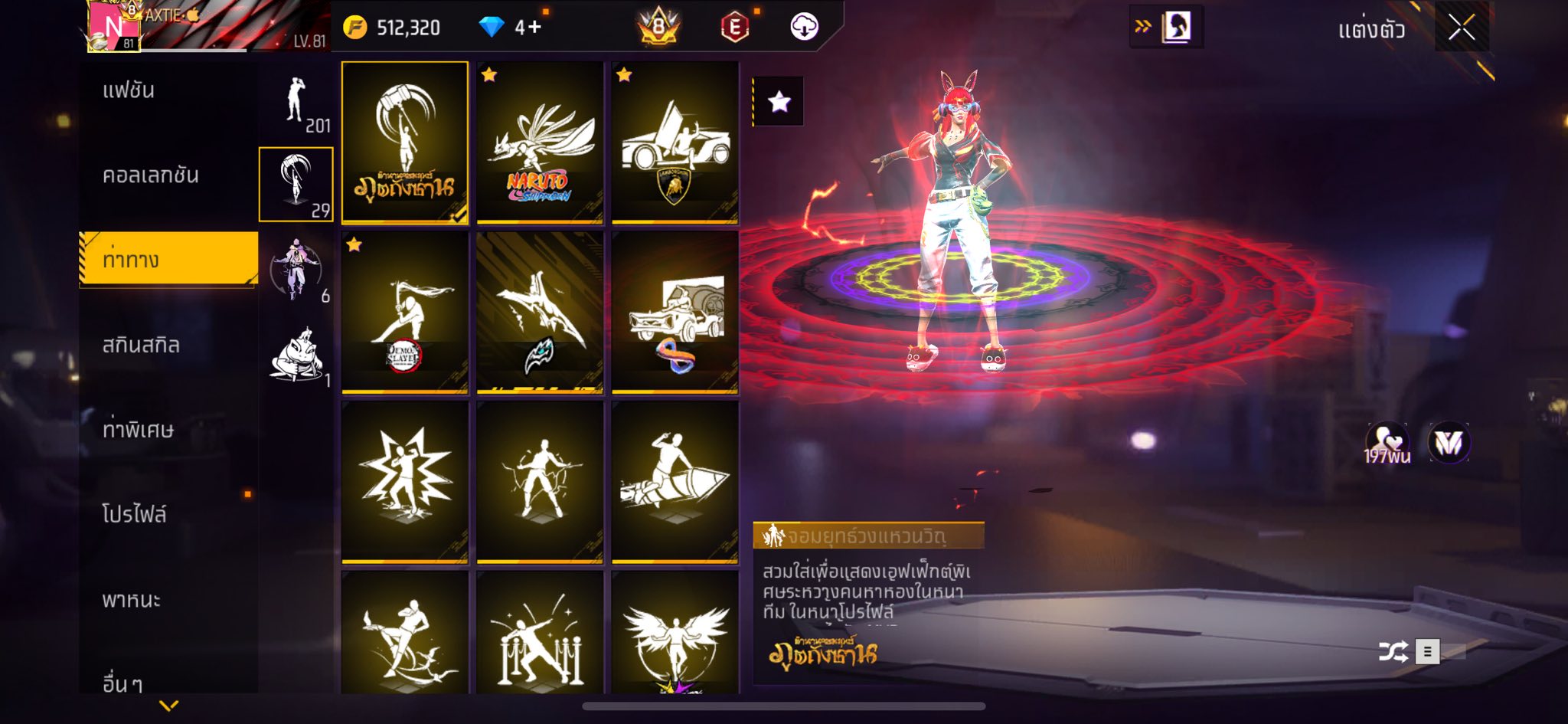Select the truck and car emote
Image resolution: width=1568 pixels, height=724 pixels.
[675, 313]
